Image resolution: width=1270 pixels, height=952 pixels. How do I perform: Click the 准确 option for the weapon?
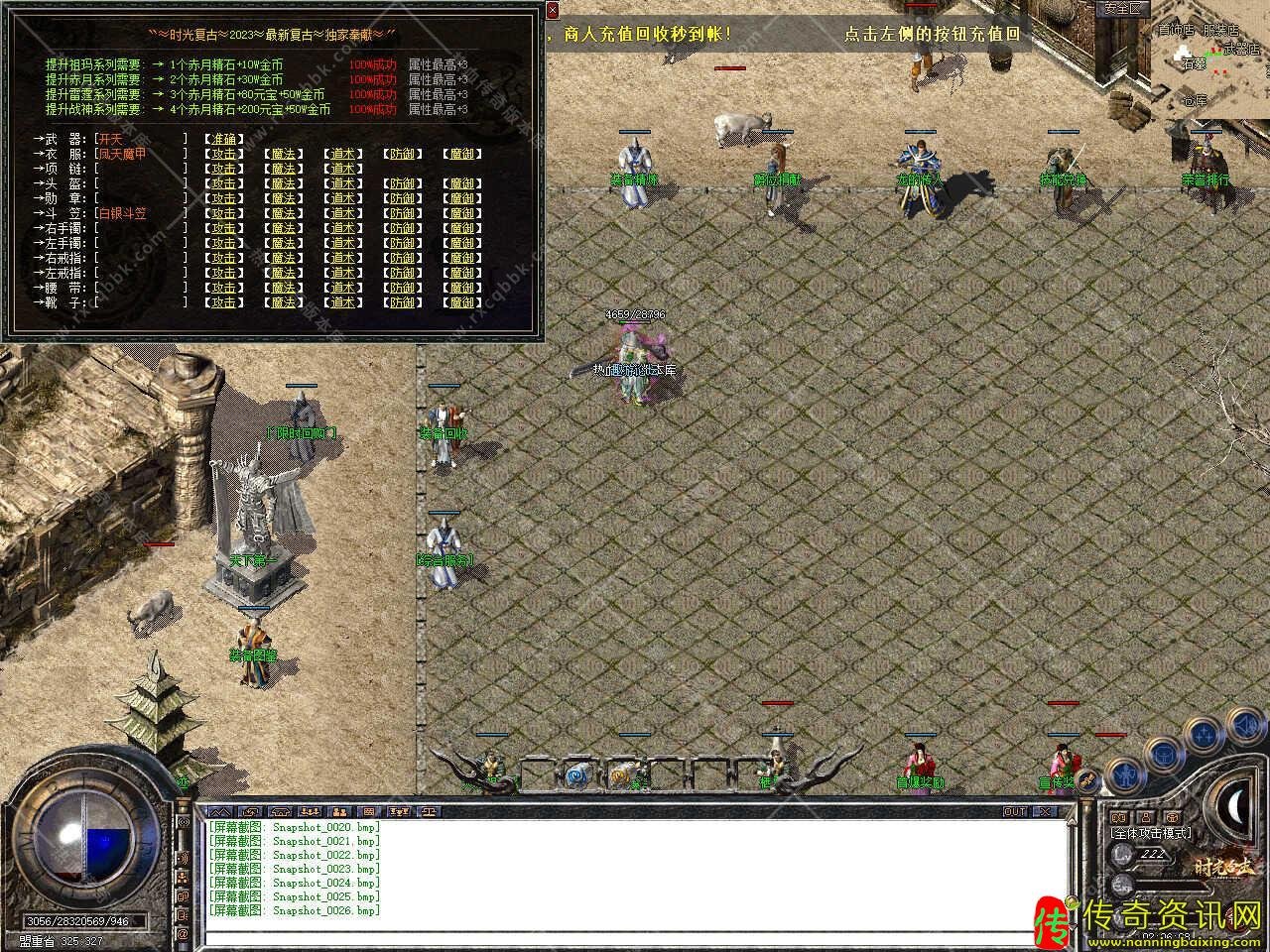[x=223, y=139]
